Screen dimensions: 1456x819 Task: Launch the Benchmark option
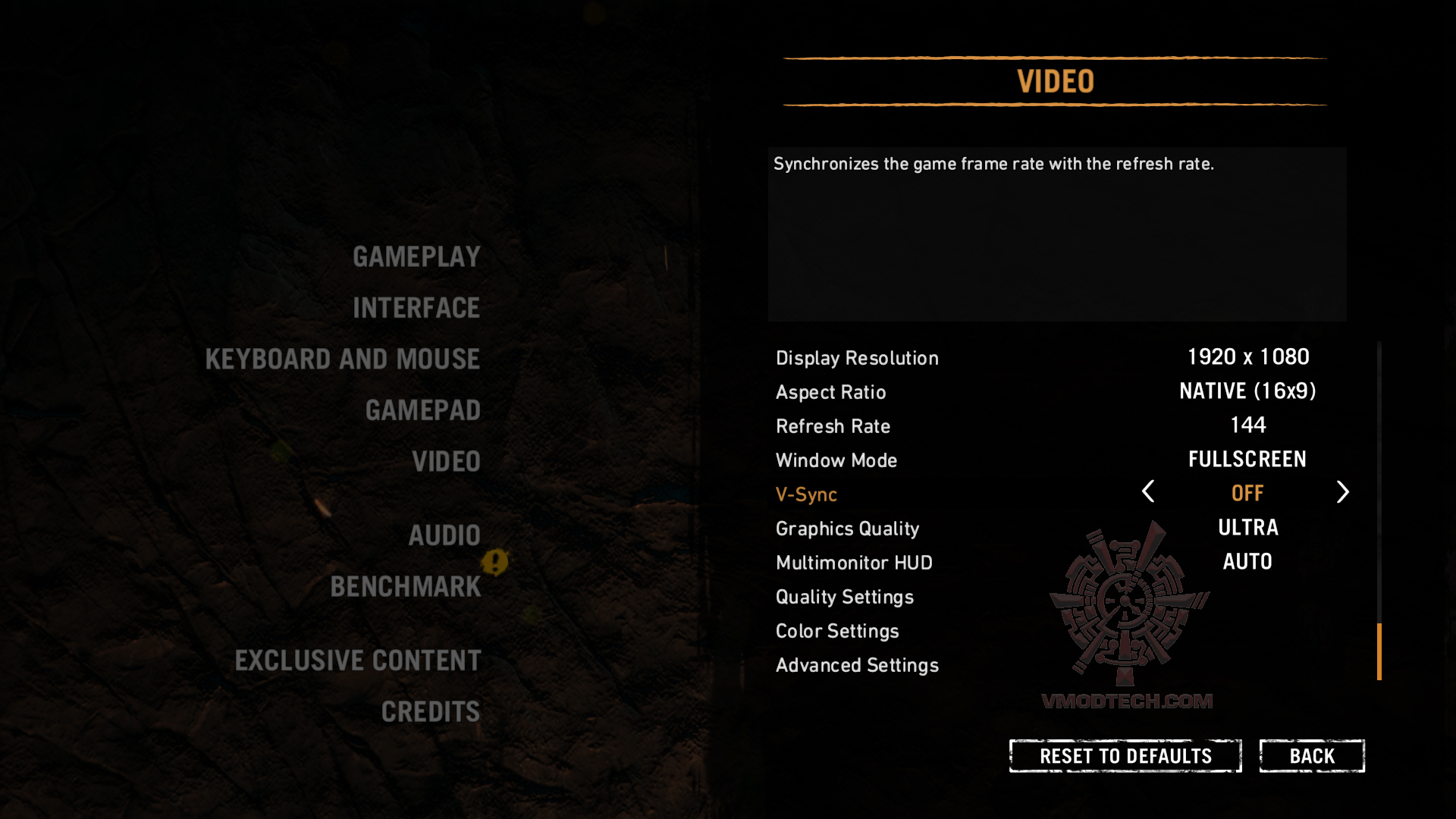(406, 587)
